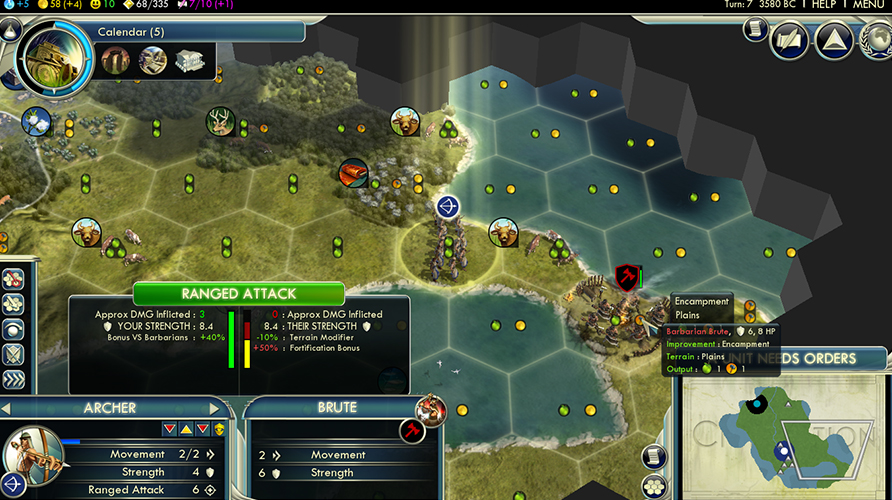Viewport: 892px width, 500px height.
Task: Select the Unit Needs Orders banner
Action: [x=790, y=359]
